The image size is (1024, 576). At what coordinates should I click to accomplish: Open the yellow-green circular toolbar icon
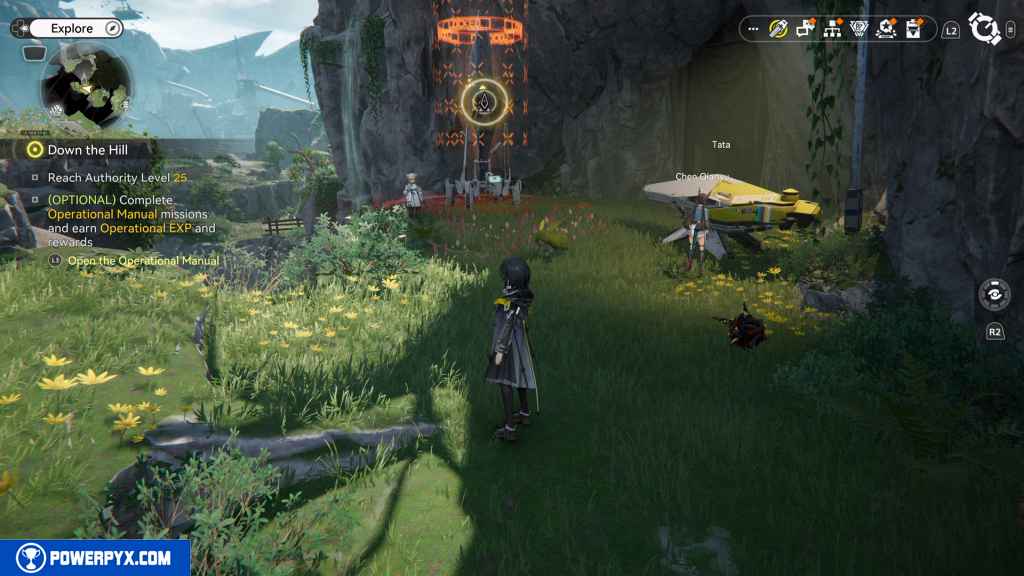(778, 29)
